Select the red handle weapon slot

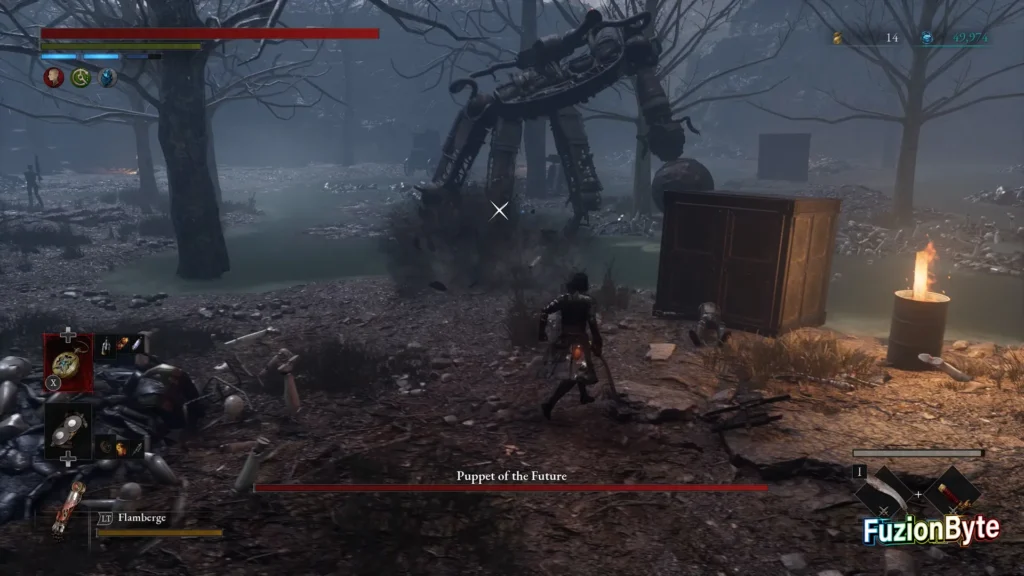click(x=950, y=493)
